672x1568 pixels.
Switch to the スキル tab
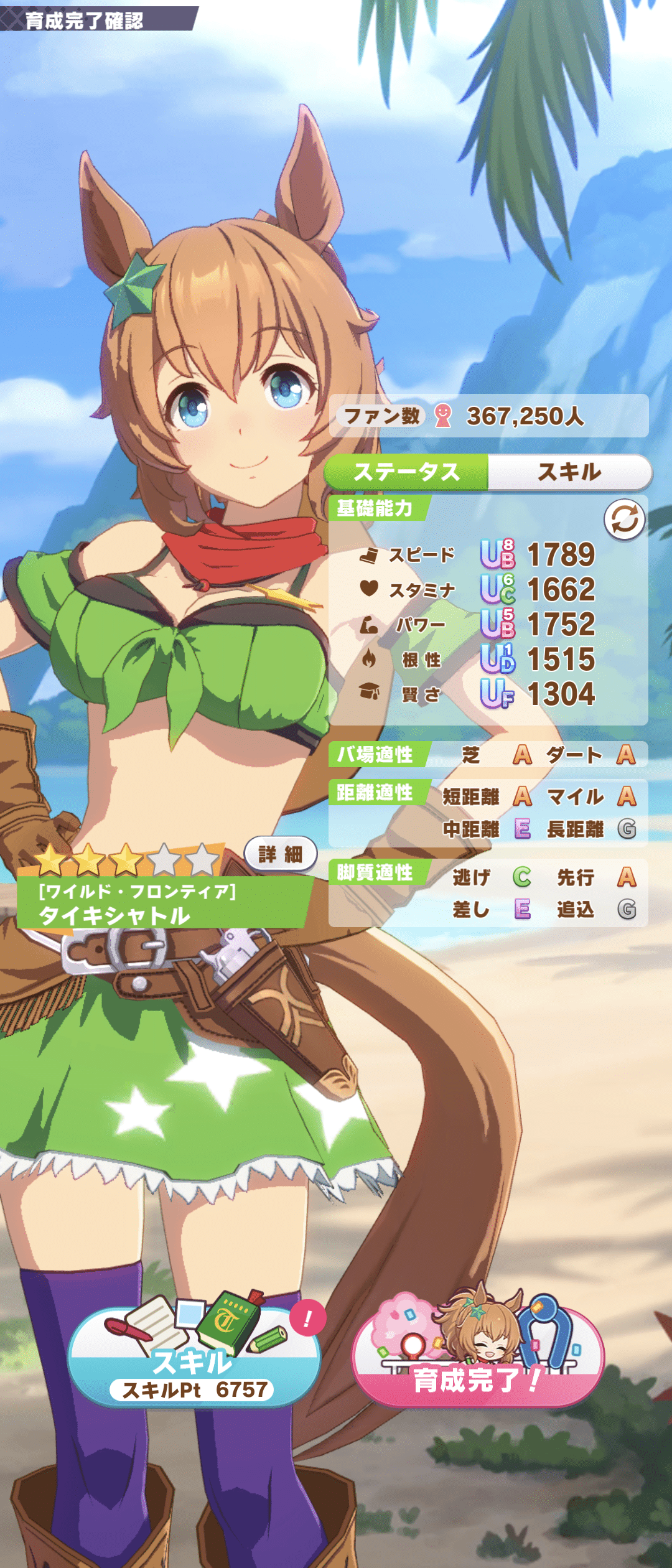[x=569, y=472]
